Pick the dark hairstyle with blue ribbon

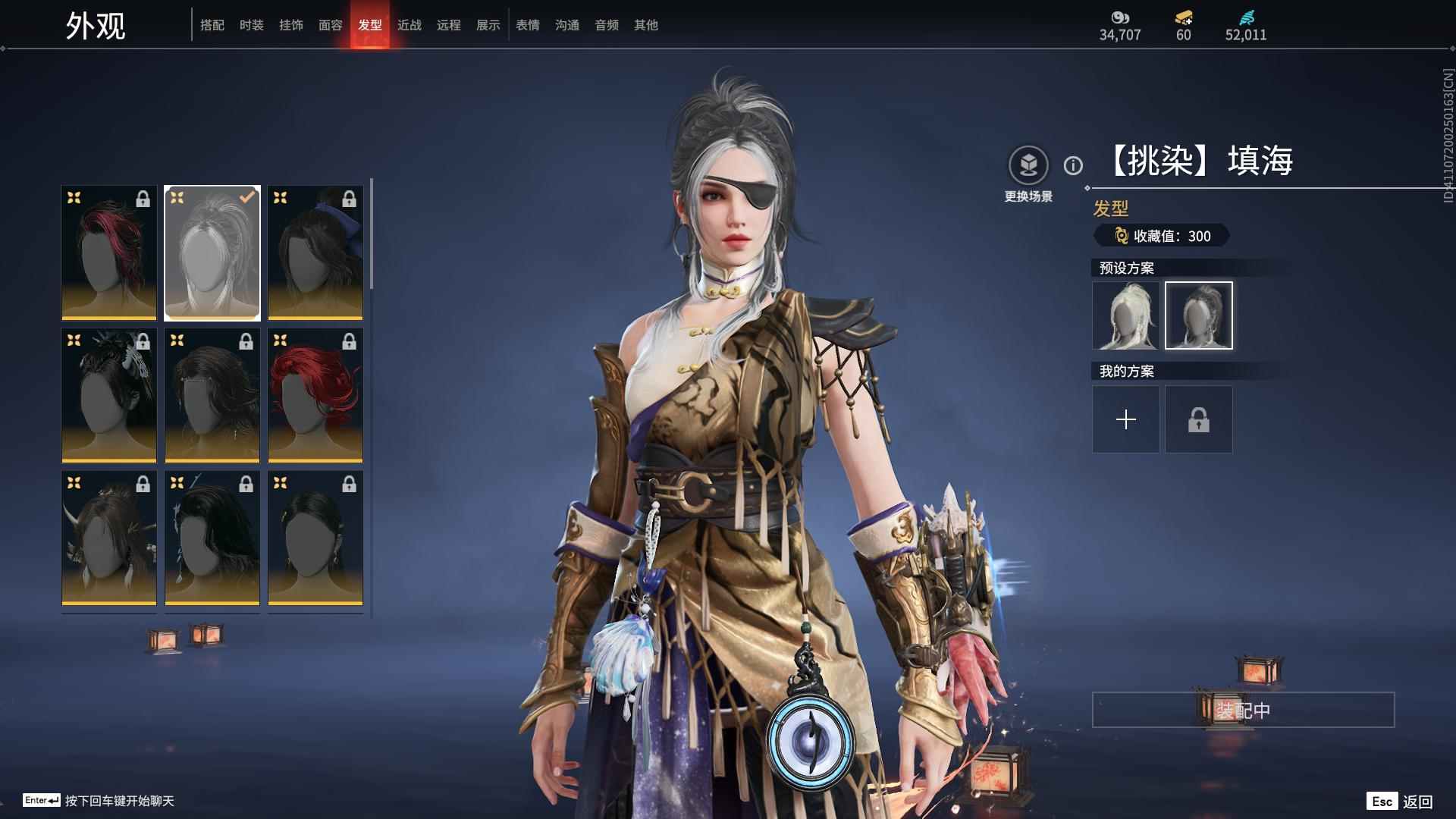pyautogui.click(x=315, y=253)
